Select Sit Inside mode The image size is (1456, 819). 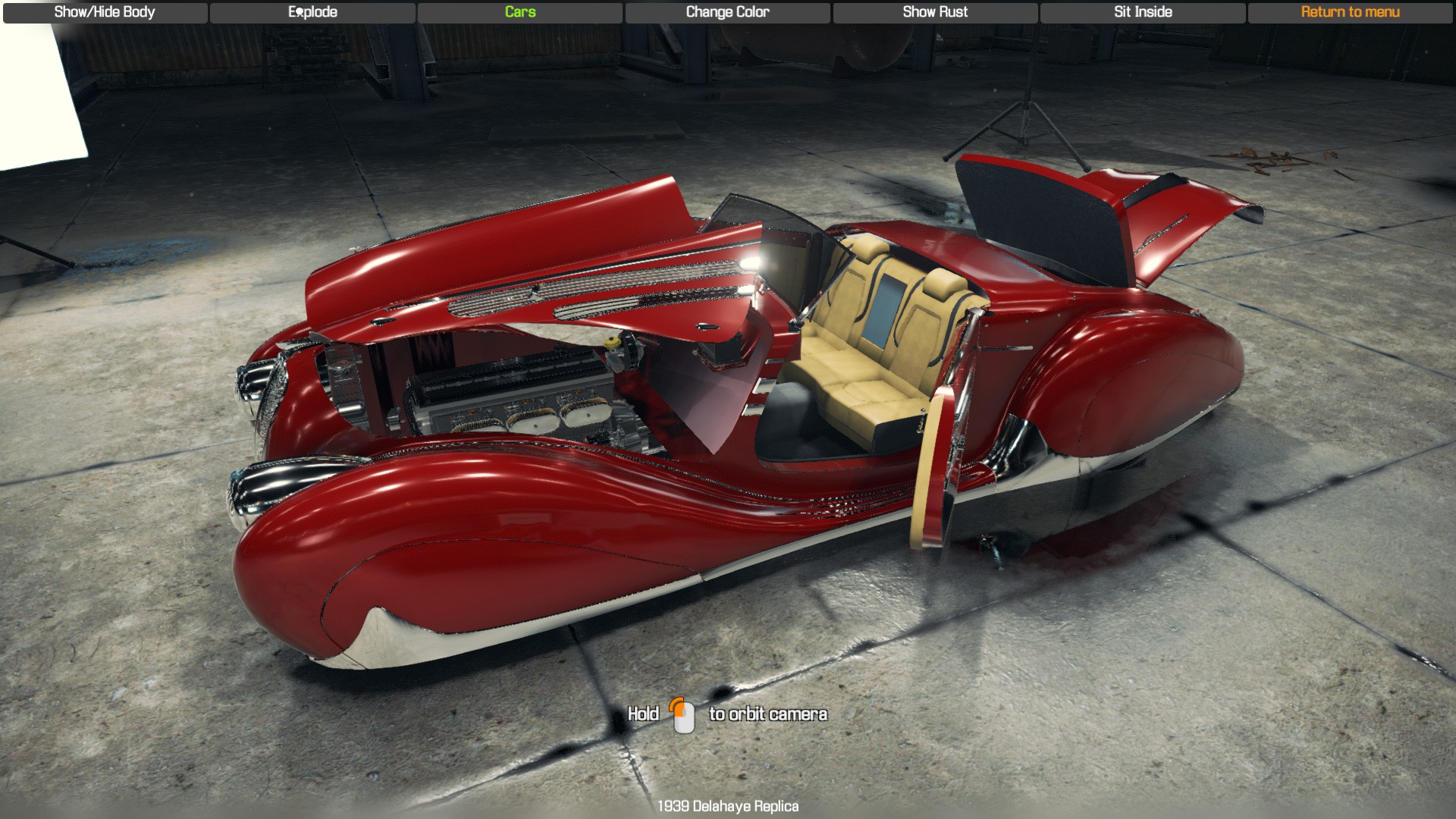tap(1141, 12)
